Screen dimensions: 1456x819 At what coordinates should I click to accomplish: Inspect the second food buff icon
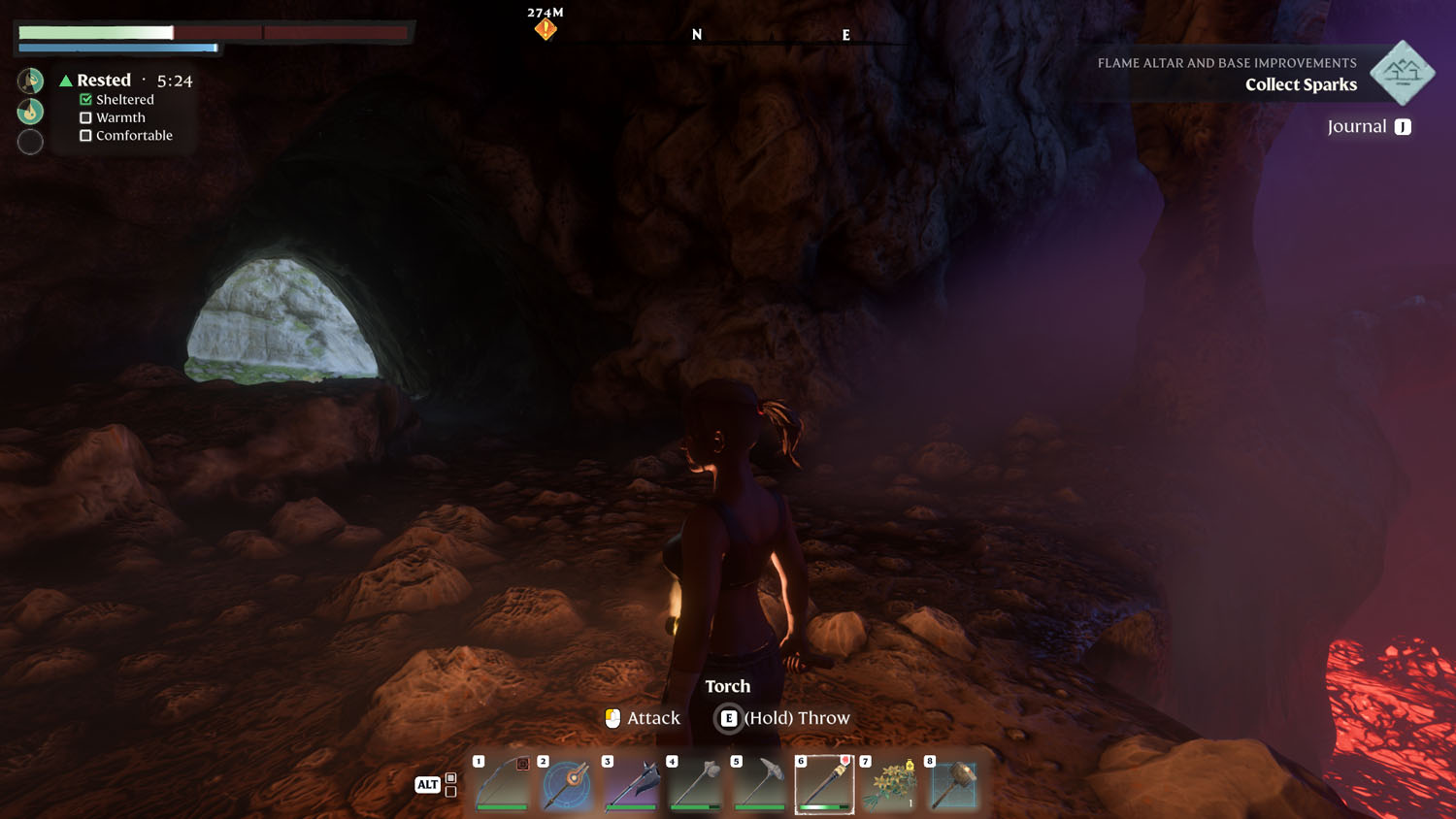[30, 112]
